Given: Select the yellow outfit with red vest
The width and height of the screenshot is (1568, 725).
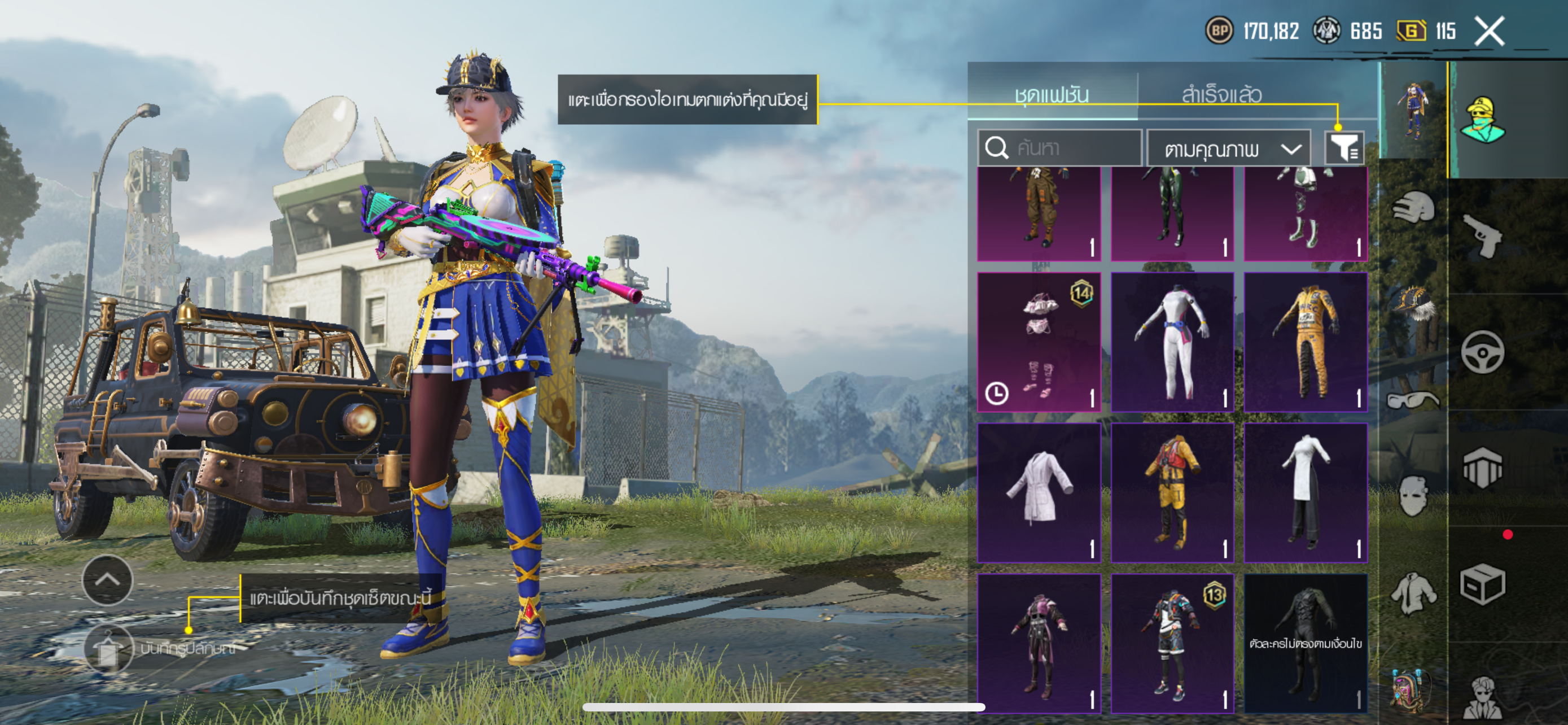Looking at the screenshot, I should tap(1172, 492).
